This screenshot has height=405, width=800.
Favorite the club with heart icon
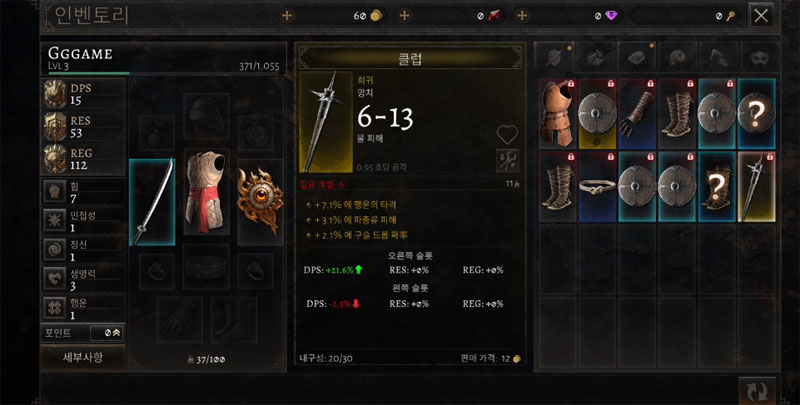[508, 134]
